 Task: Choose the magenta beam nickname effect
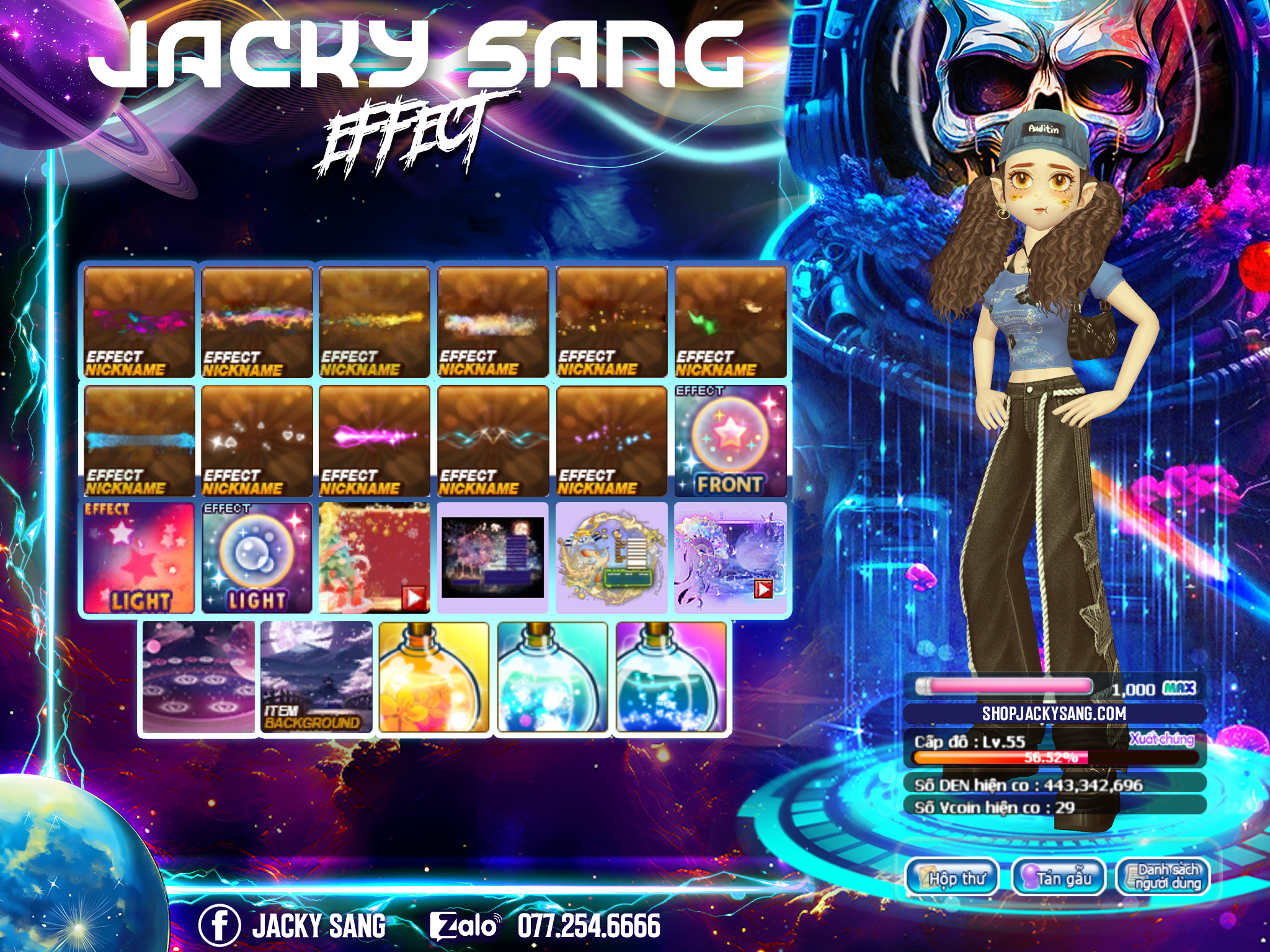pyautogui.click(x=375, y=441)
